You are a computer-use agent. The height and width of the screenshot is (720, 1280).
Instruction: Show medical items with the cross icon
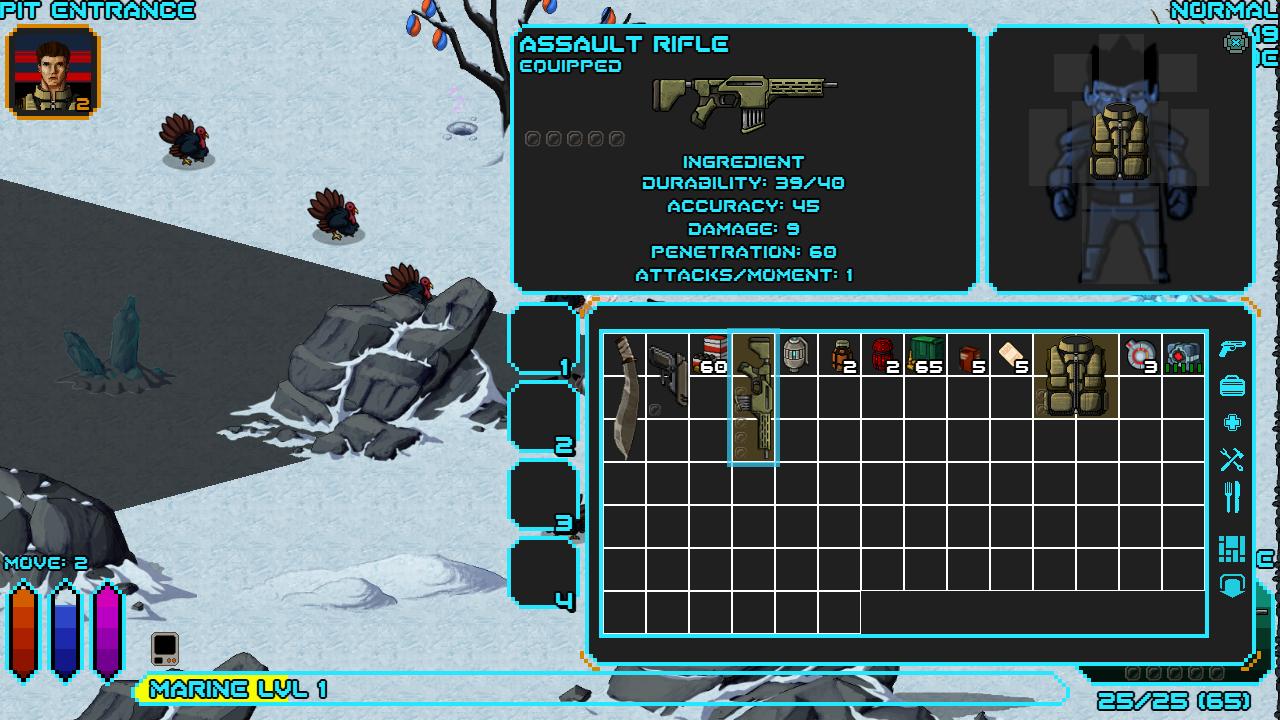tap(1232, 422)
